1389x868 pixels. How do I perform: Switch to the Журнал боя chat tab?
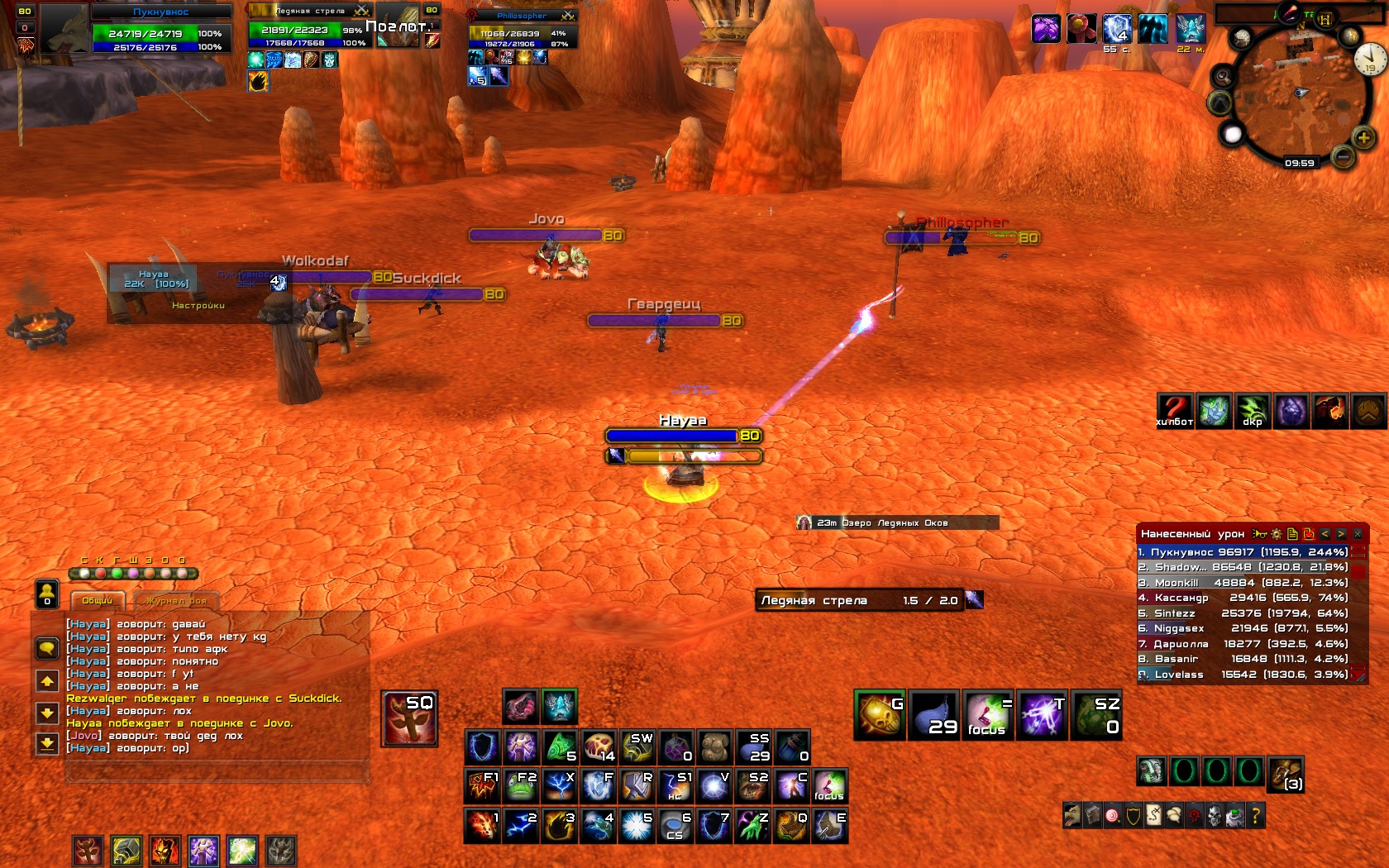[x=175, y=601]
